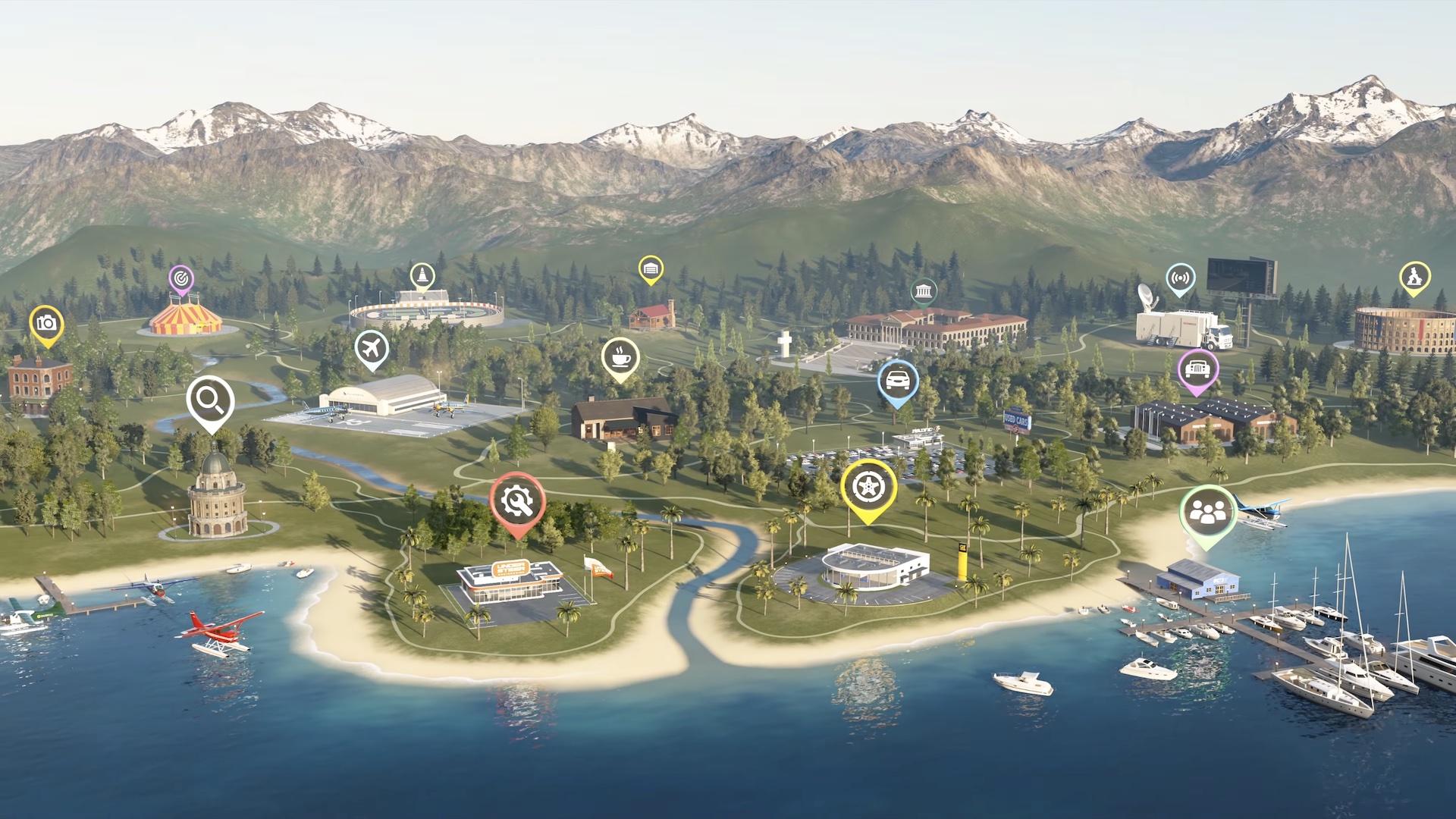Choose the traffic cone pin over the race track

click(x=422, y=276)
